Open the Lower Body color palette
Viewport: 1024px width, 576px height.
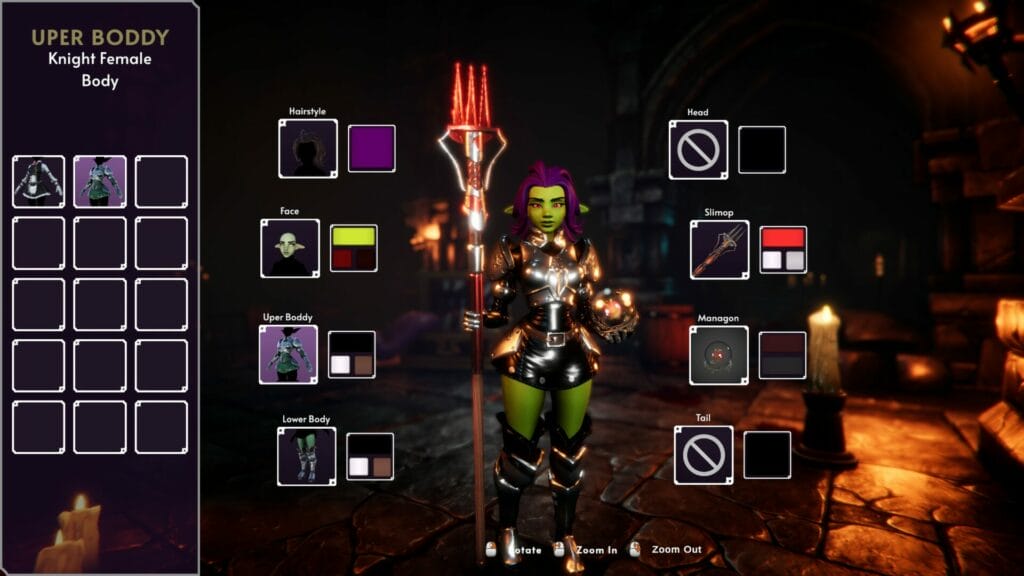coord(370,456)
